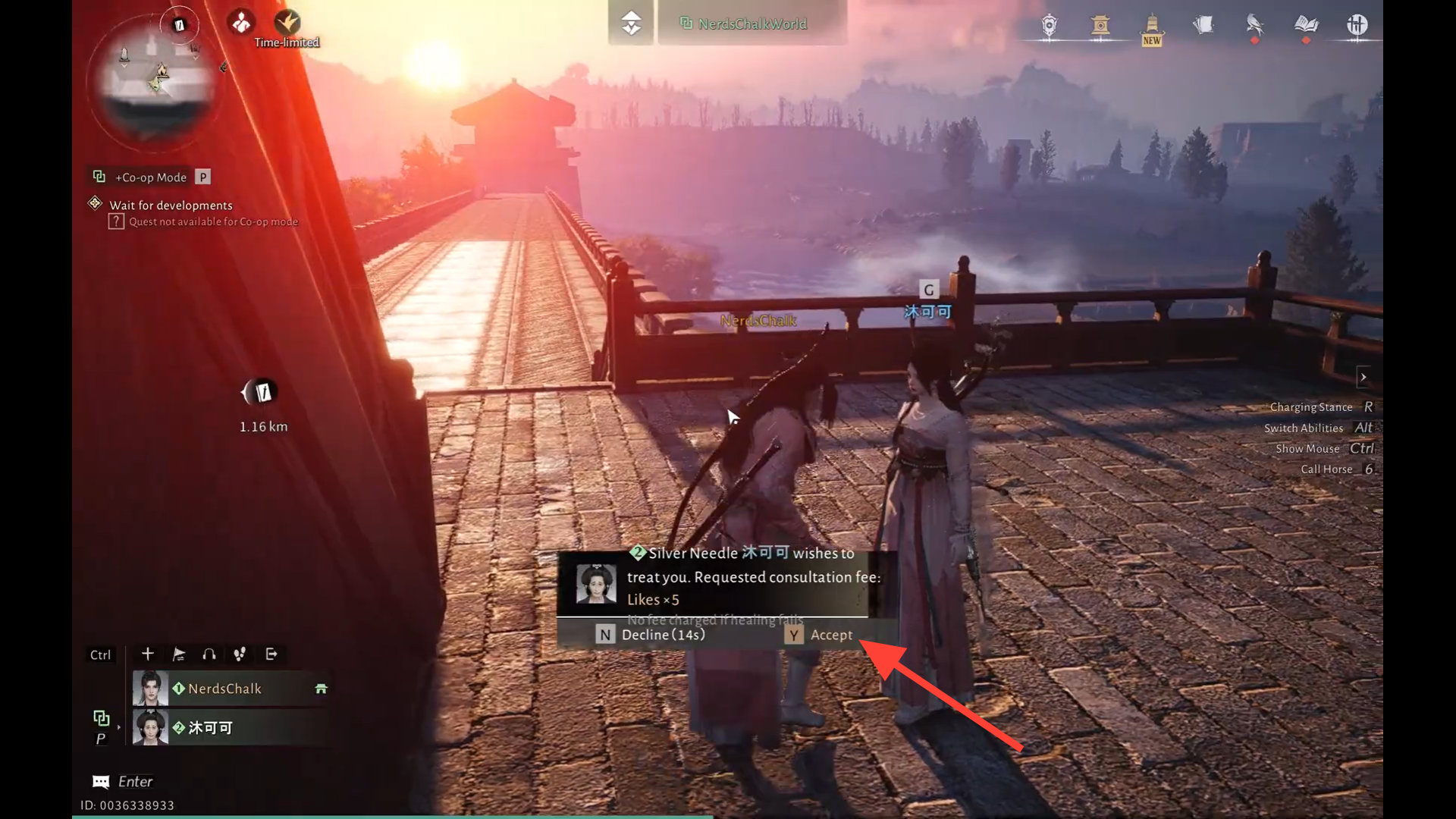The image size is (1456, 819).
Task: Add a party member with plus icon
Action: [x=148, y=654]
